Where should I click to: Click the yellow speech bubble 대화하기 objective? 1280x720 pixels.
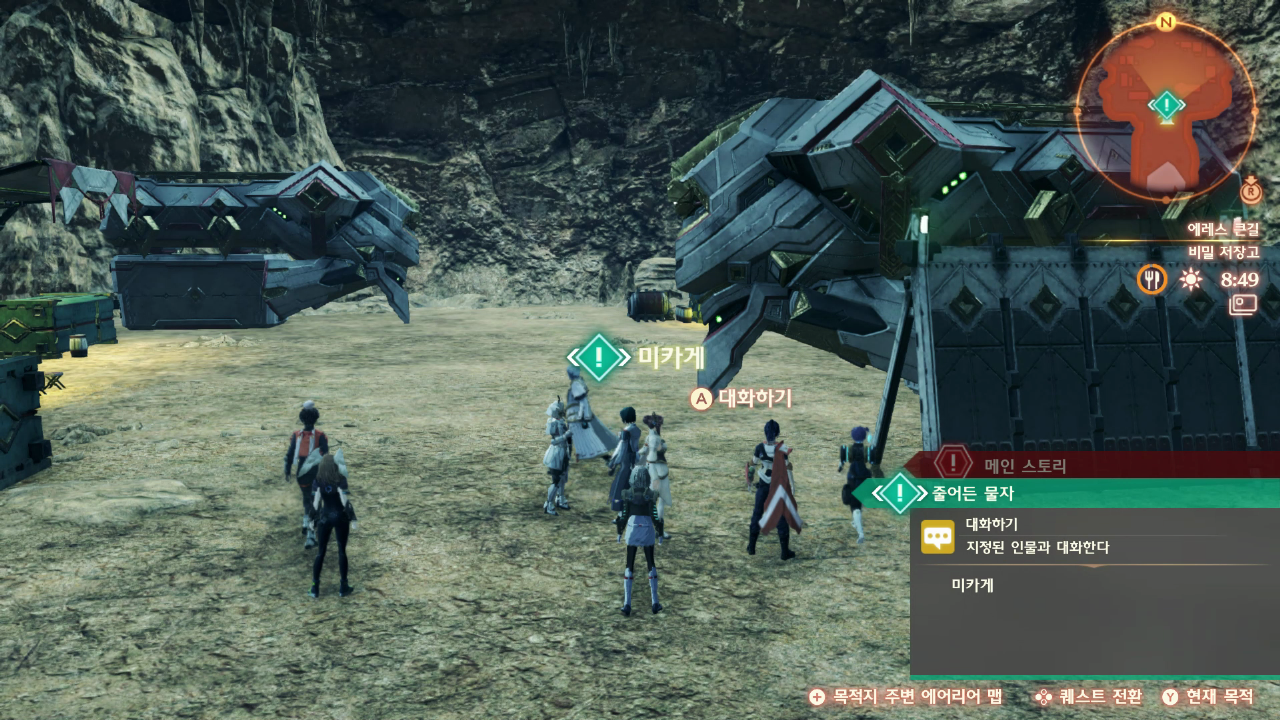937,537
